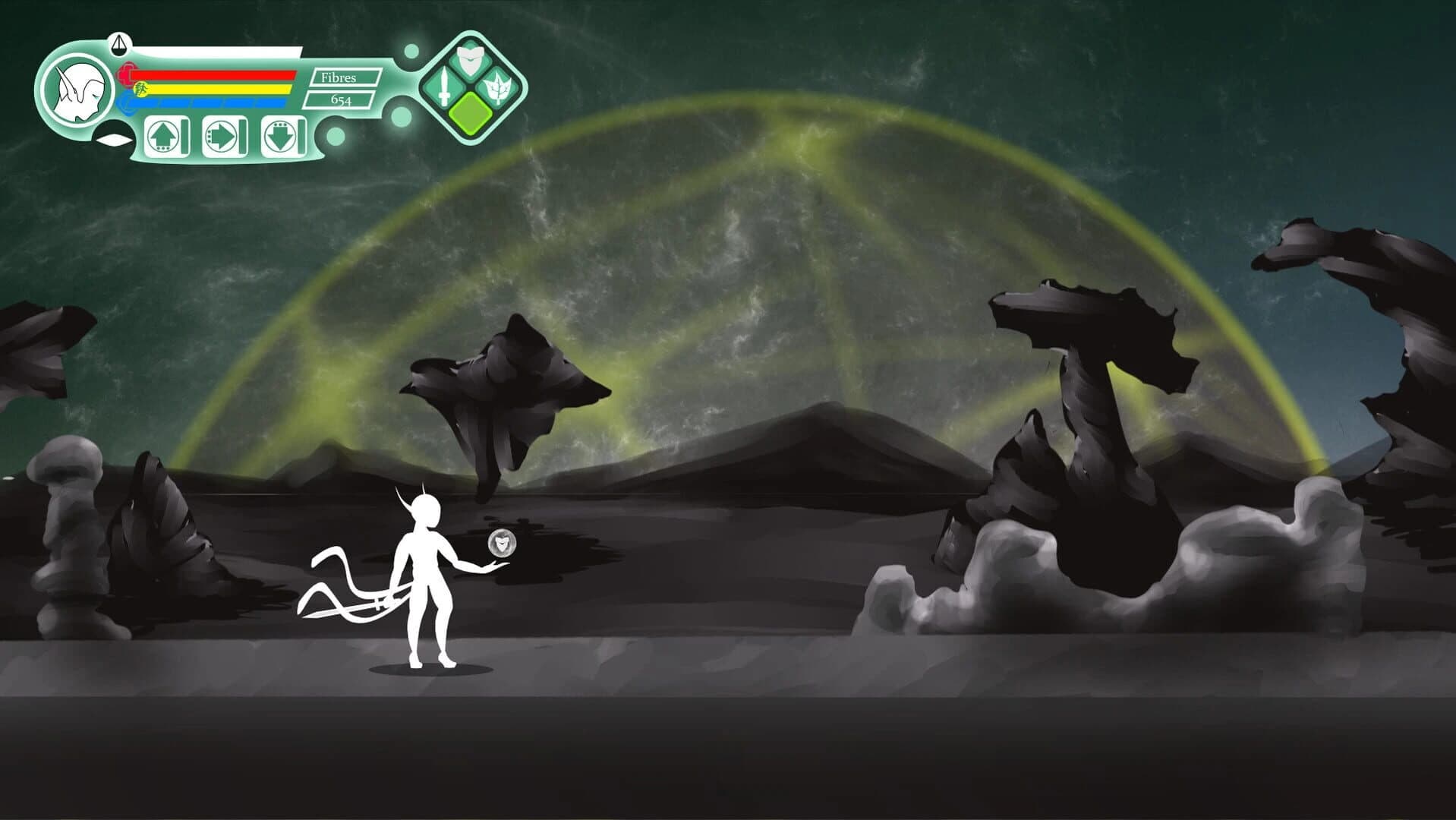Click the running figure stamina icon
The image size is (1456, 820).
[x=140, y=90]
